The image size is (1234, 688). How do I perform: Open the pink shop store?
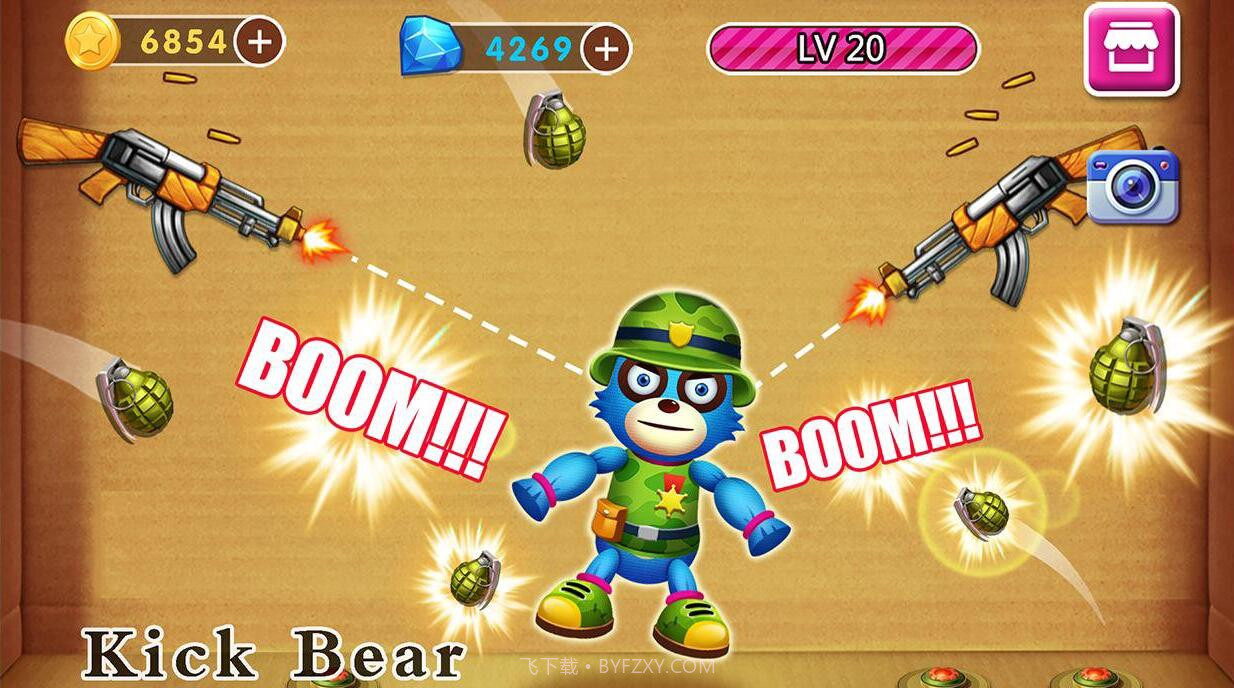pyautogui.click(x=1131, y=49)
